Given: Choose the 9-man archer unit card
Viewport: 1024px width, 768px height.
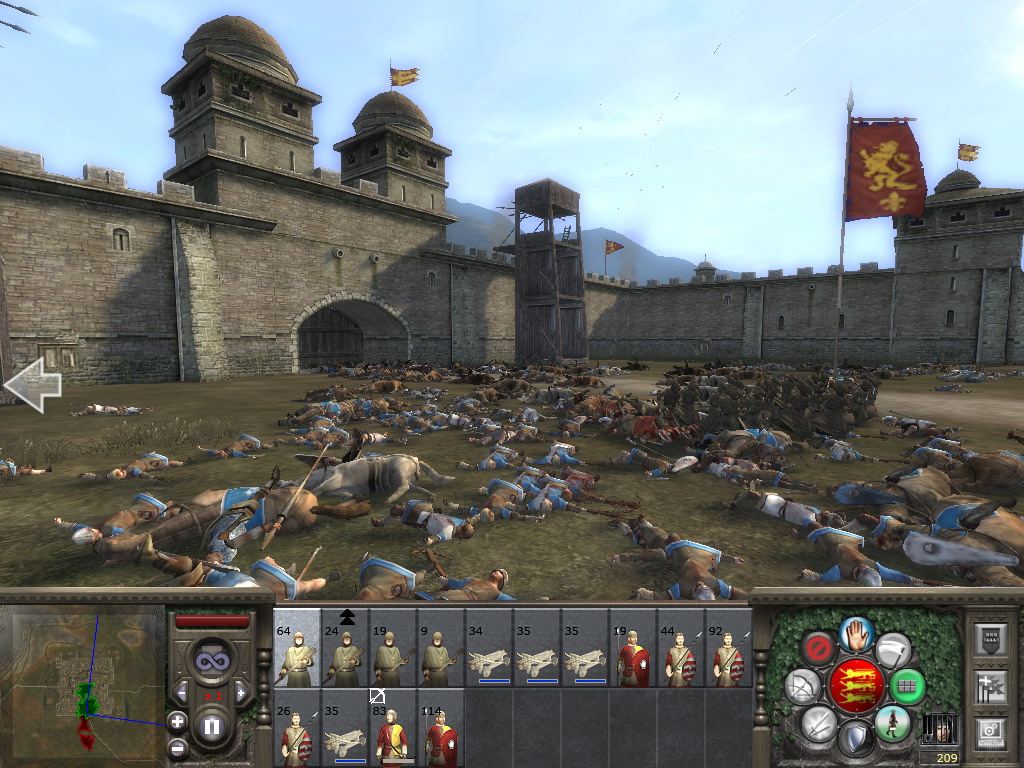Looking at the screenshot, I should [x=441, y=647].
